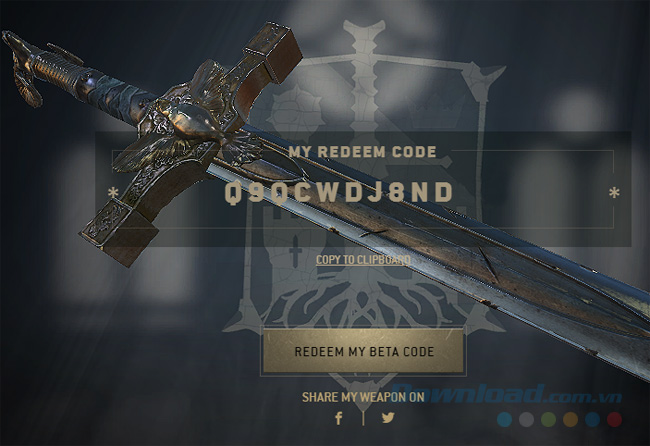Click the Redeem My Beta Code button
Viewport: 650px width, 446px height.
363,352
